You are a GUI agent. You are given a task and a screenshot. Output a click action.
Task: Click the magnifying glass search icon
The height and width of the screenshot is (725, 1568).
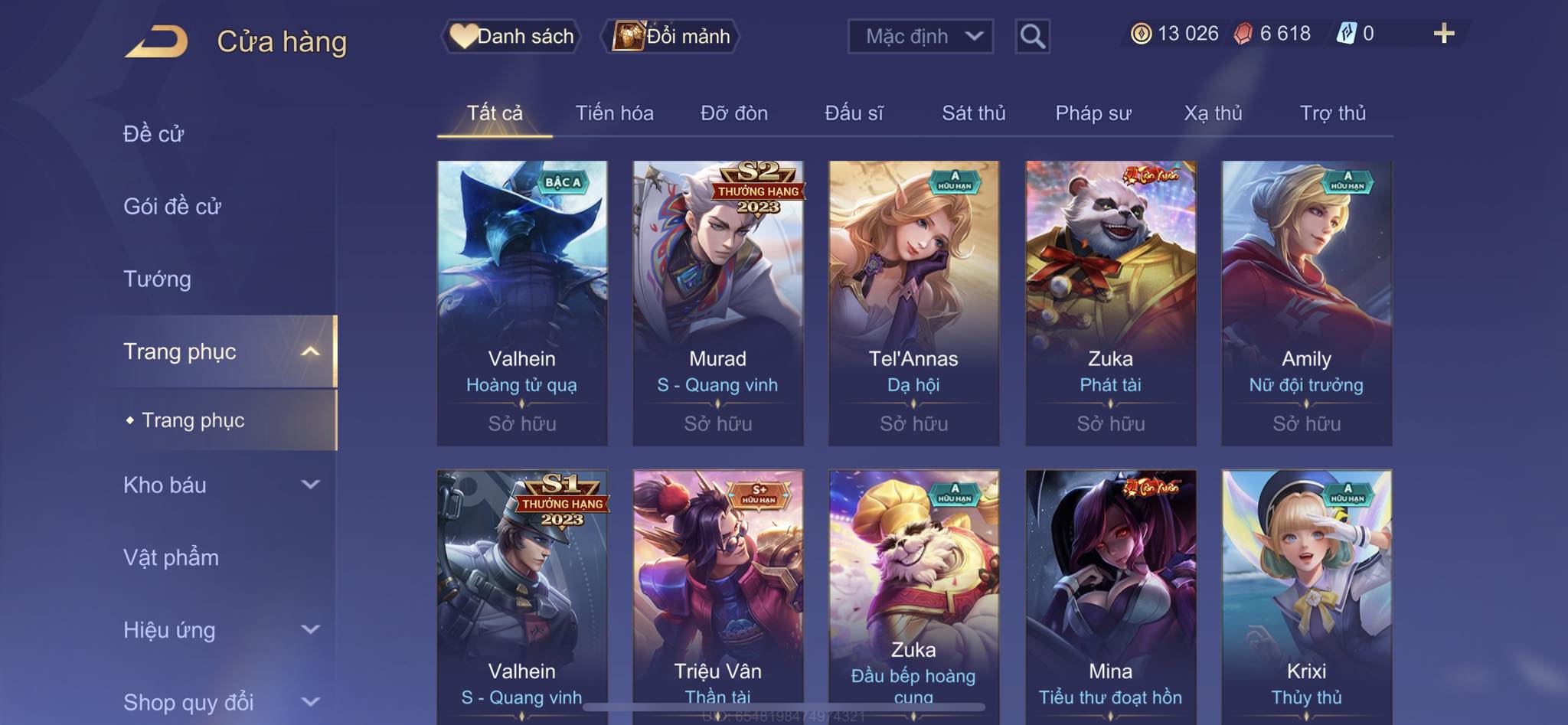click(1032, 36)
